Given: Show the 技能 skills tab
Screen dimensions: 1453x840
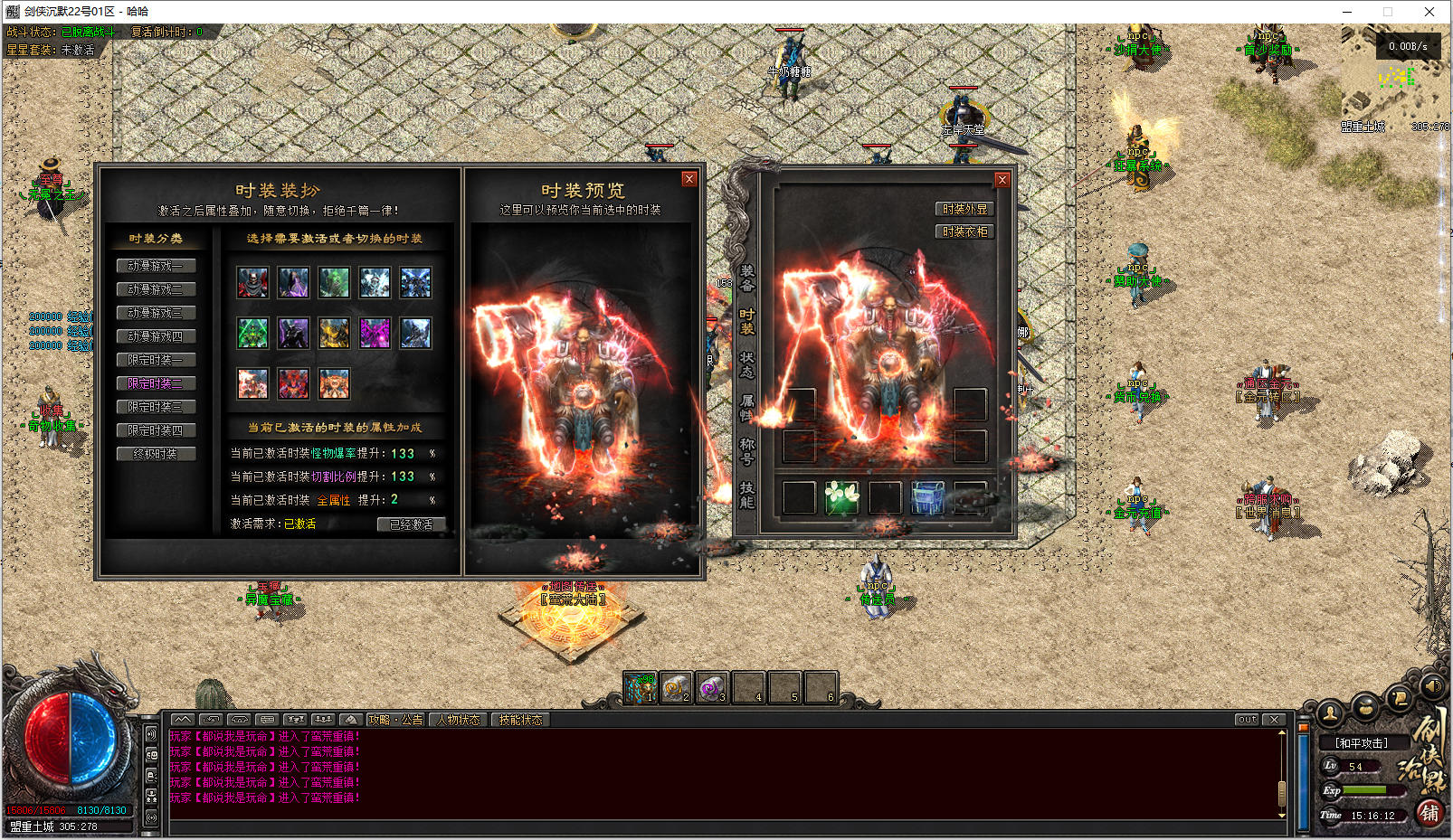Looking at the screenshot, I should pos(747,495).
